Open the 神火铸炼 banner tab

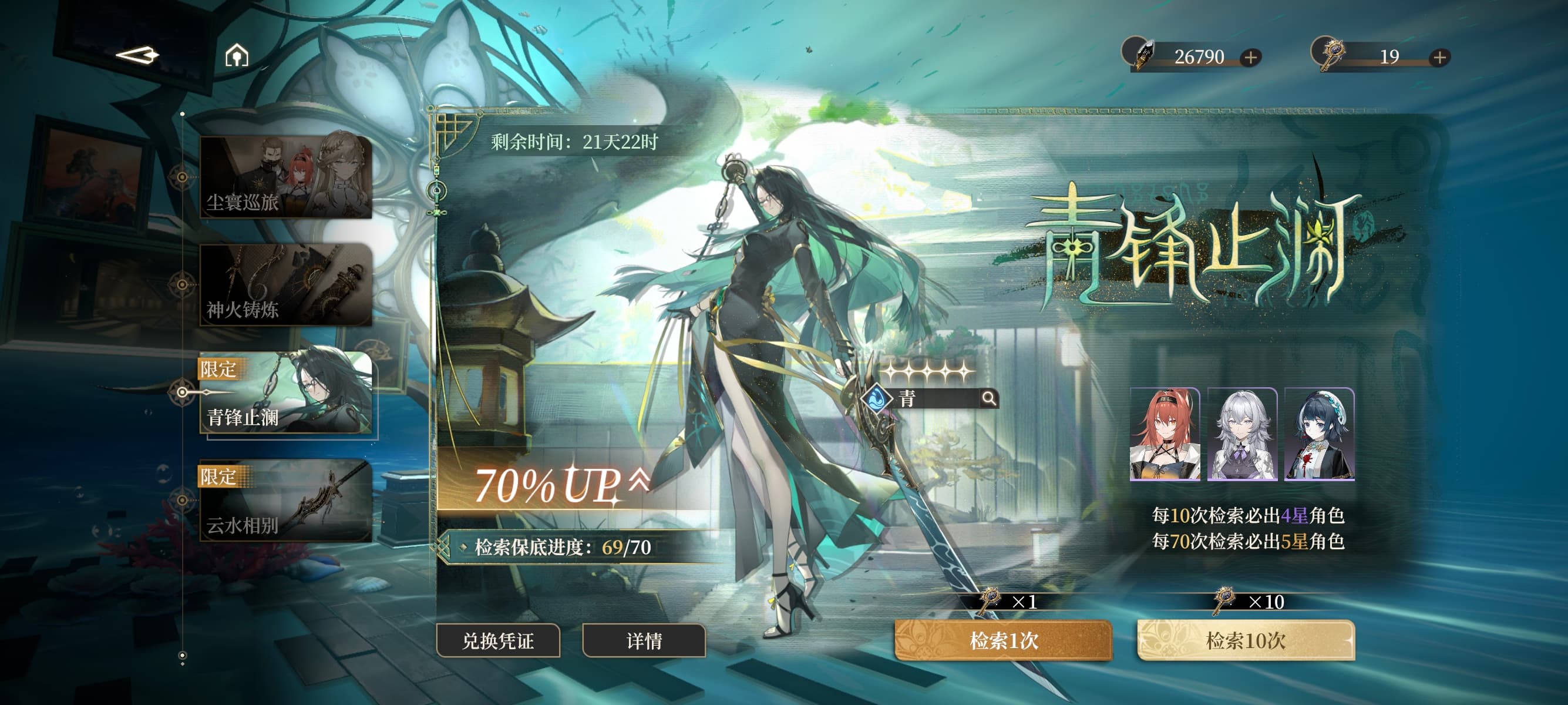(x=286, y=284)
